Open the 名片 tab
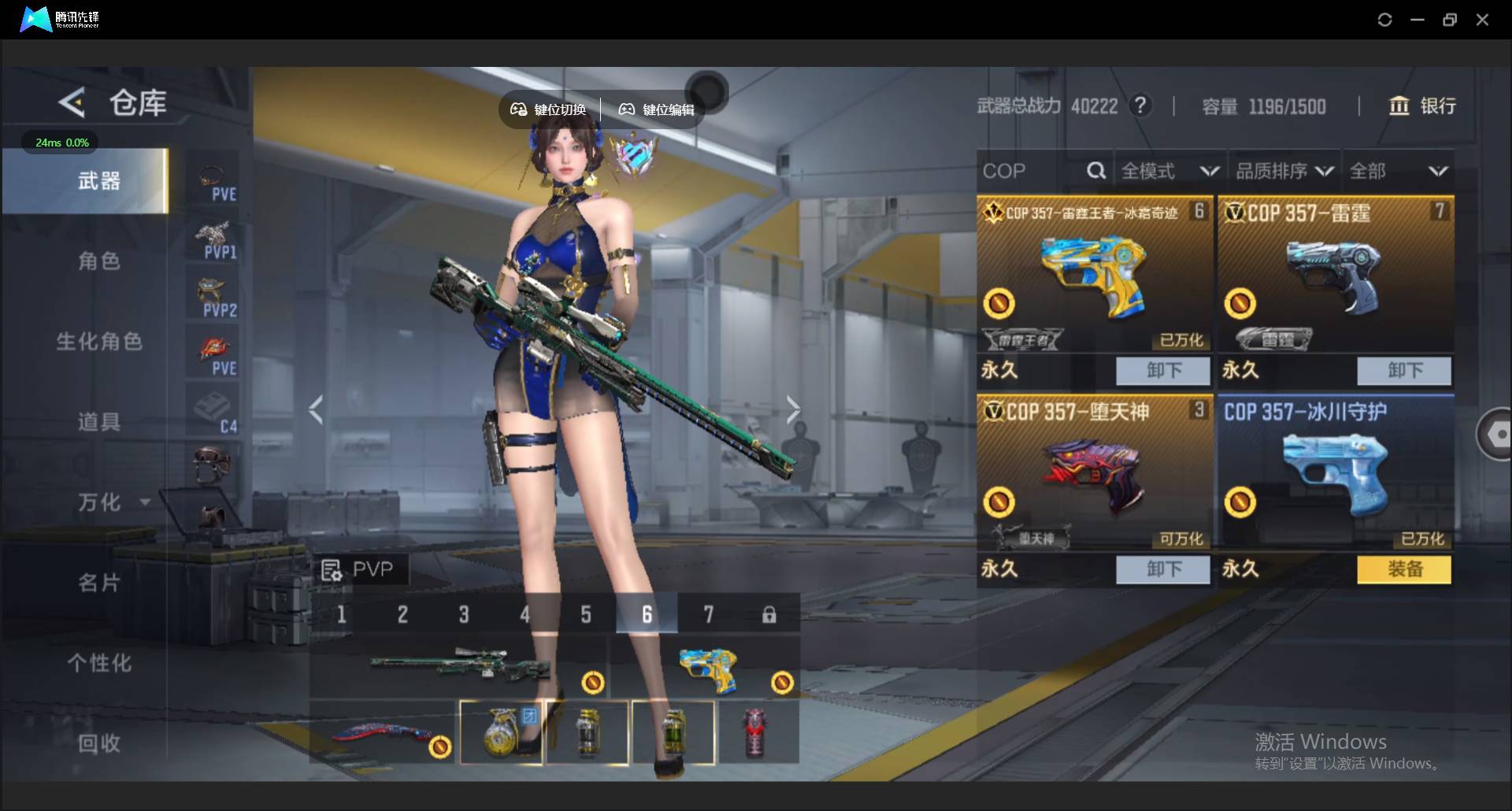The height and width of the screenshot is (811, 1512). [x=99, y=583]
